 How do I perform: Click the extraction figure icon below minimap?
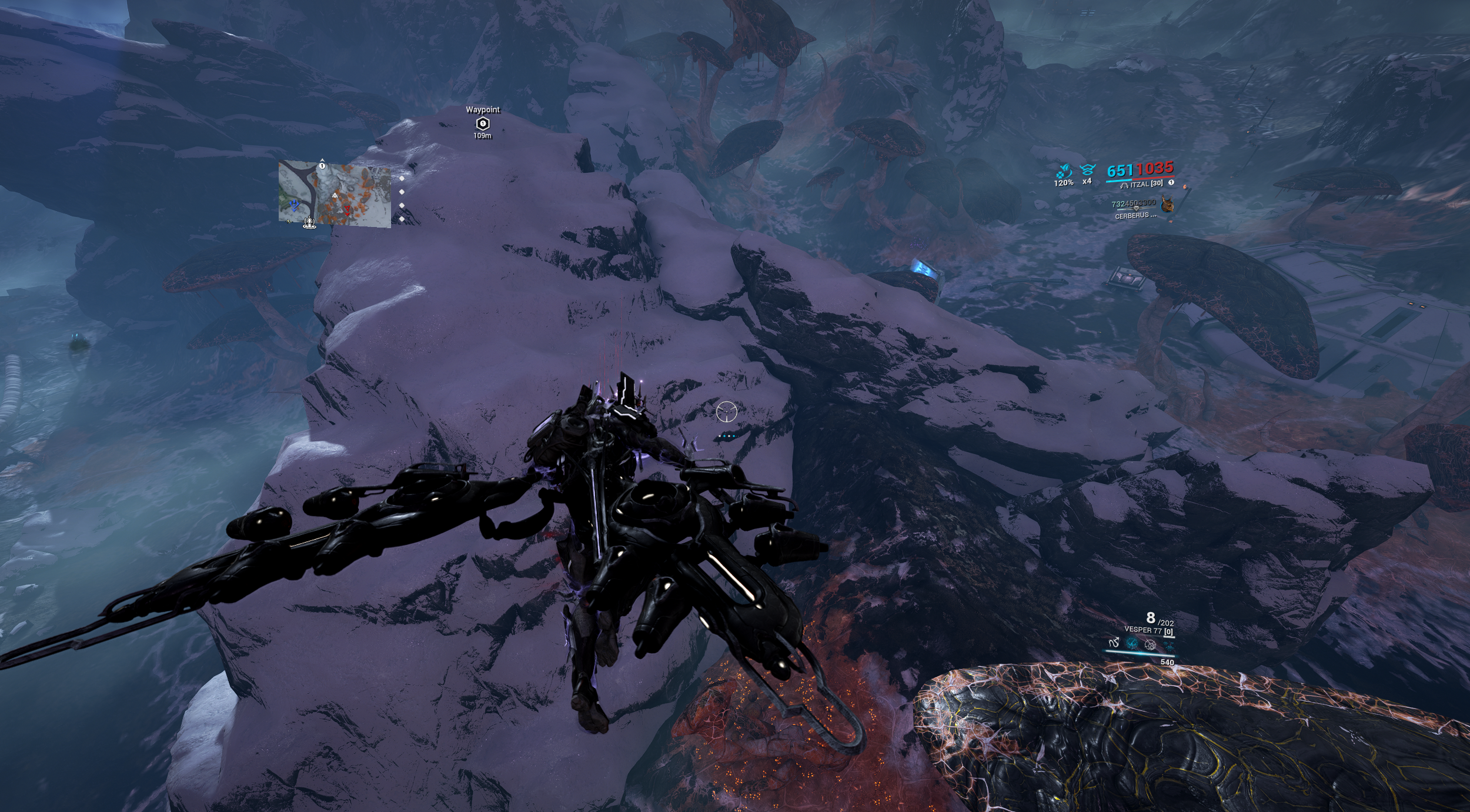click(309, 223)
